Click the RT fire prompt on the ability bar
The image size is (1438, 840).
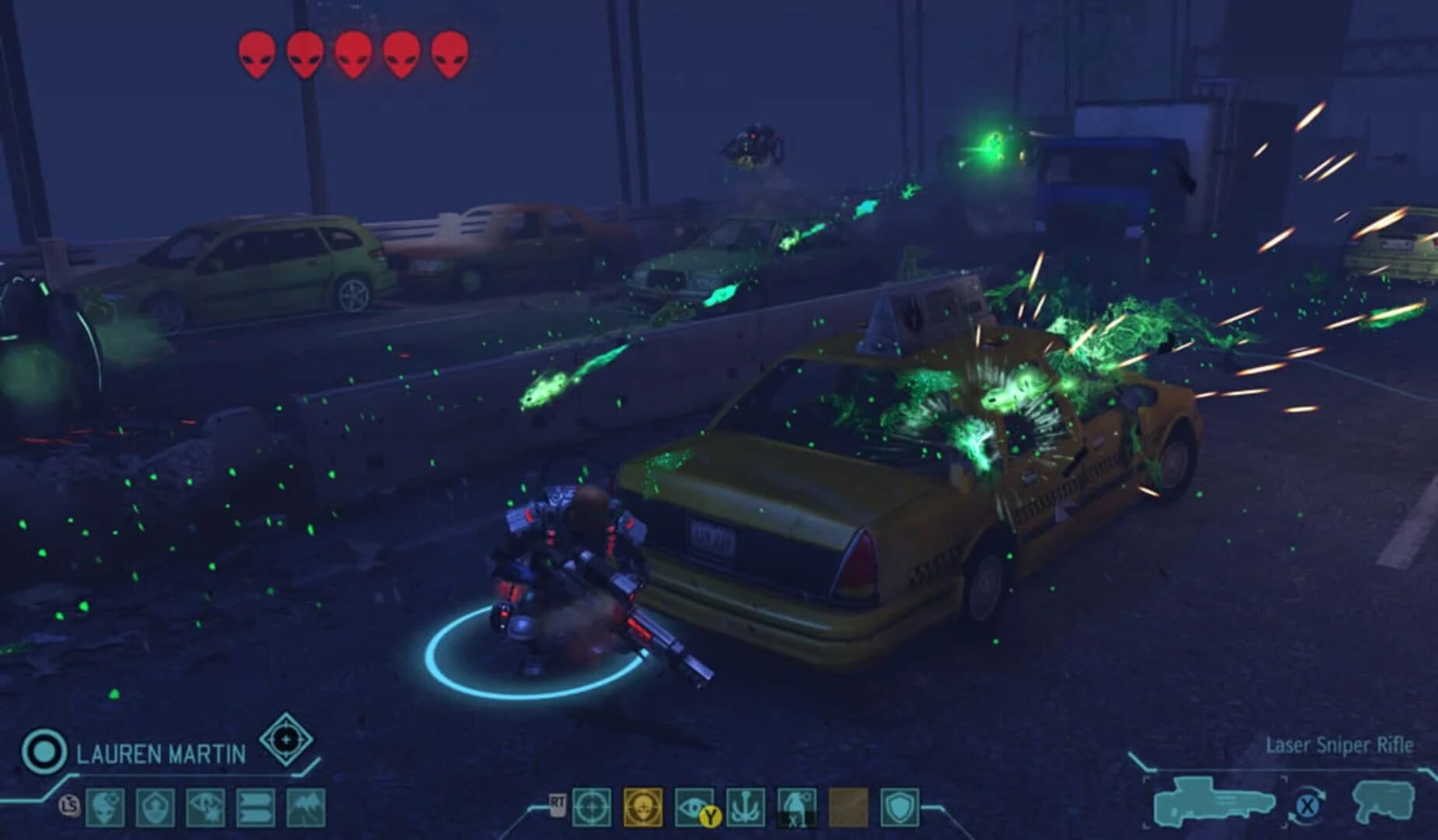coord(557,805)
